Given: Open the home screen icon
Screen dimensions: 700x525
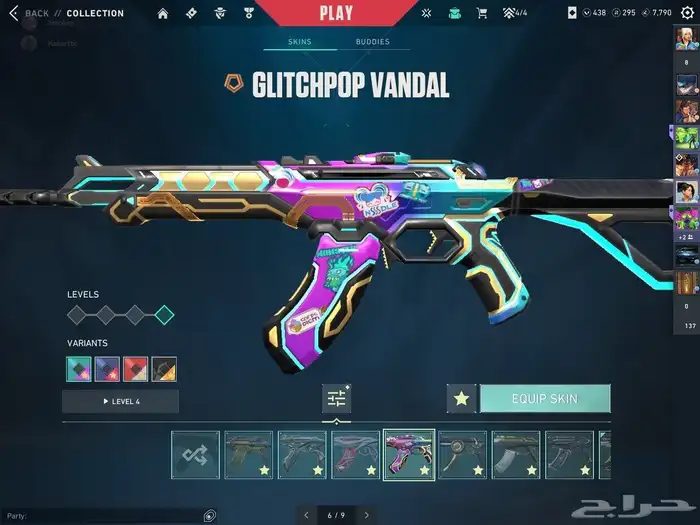Looking at the screenshot, I should click(163, 13).
